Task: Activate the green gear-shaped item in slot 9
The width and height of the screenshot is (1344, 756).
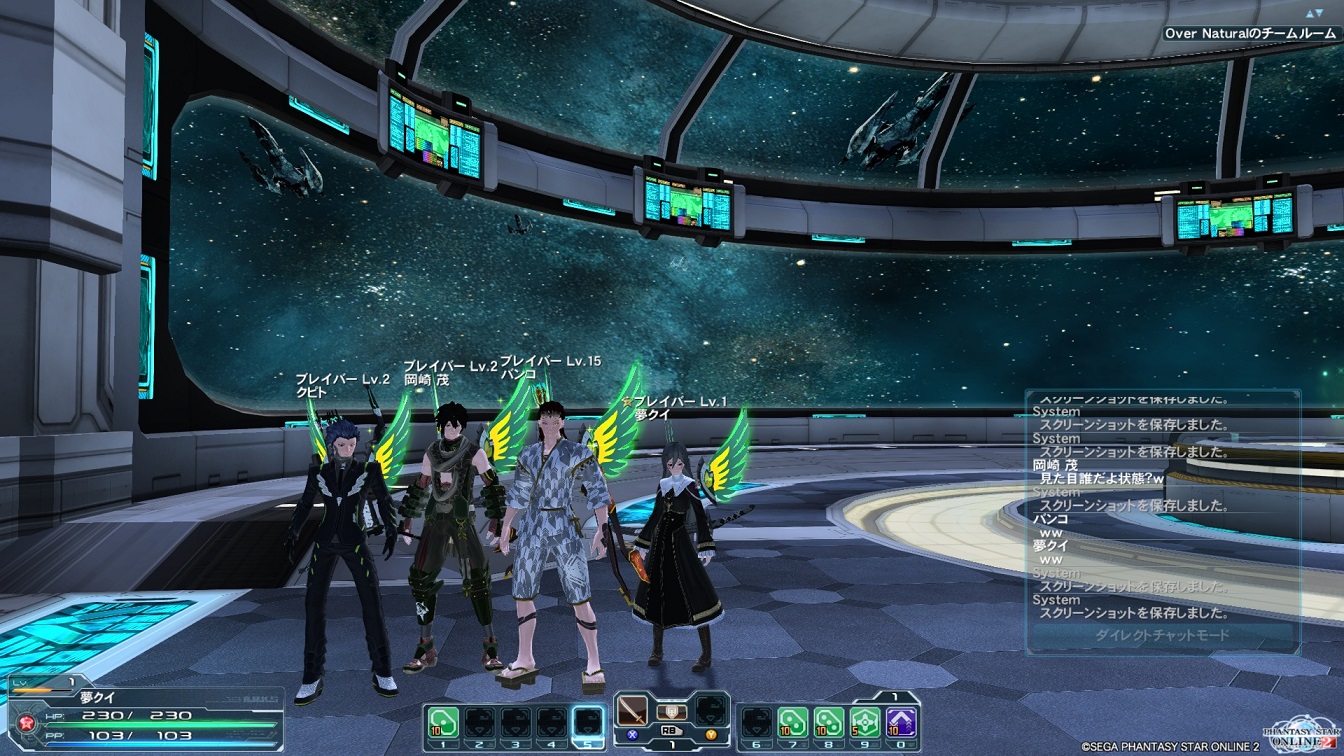Action: 865,721
